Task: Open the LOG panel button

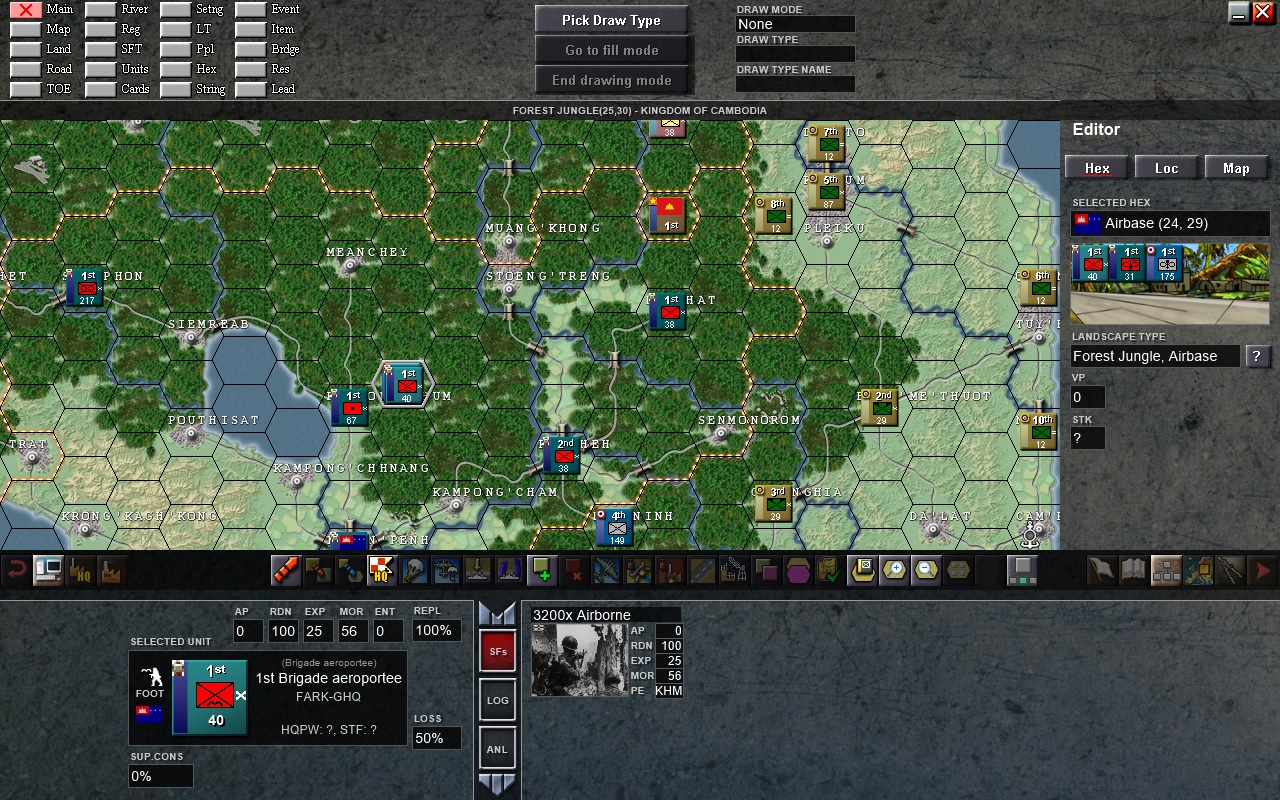Action: pyautogui.click(x=497, y=700)
